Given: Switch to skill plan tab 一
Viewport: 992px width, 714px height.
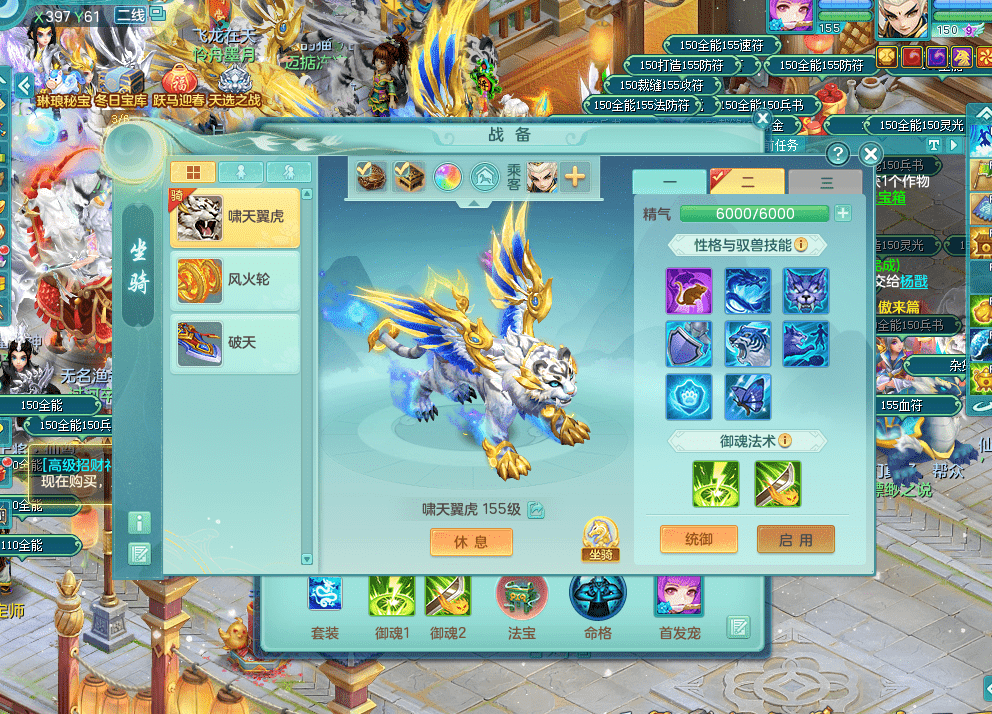Looking at the screenshot, I should (669, 183).
